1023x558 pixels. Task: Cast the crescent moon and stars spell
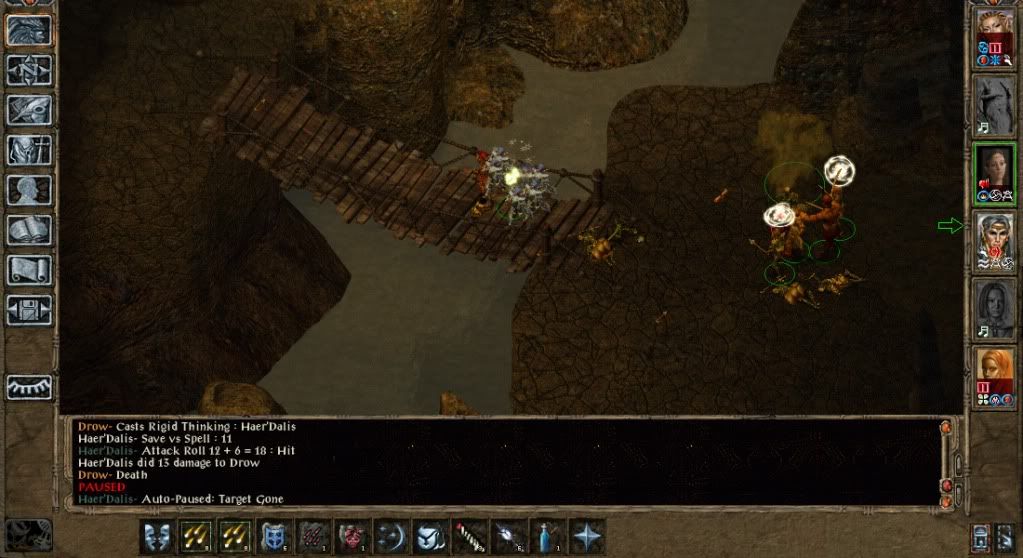[x=391, y=537]
